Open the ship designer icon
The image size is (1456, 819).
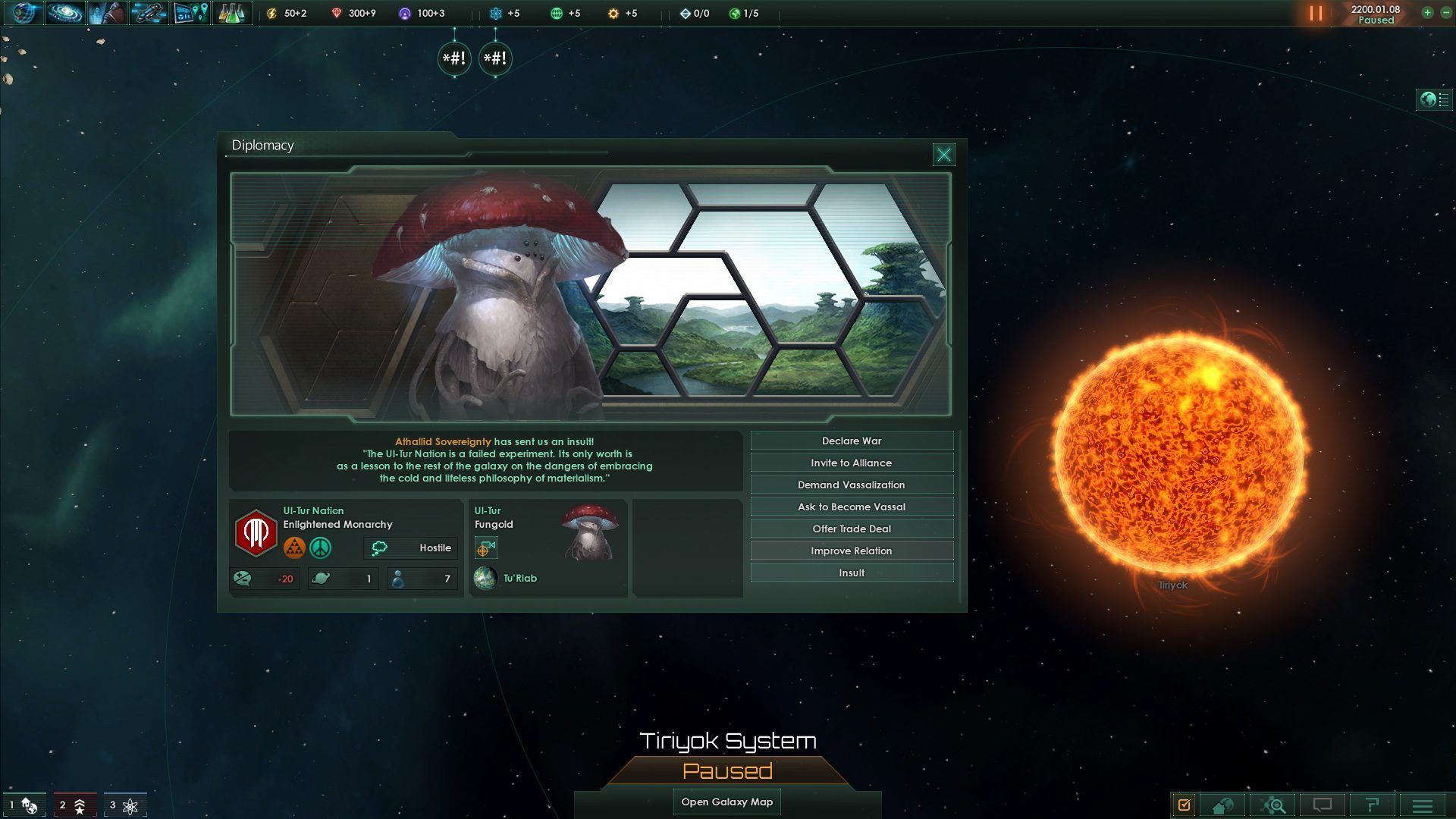[x=148, y=13]
